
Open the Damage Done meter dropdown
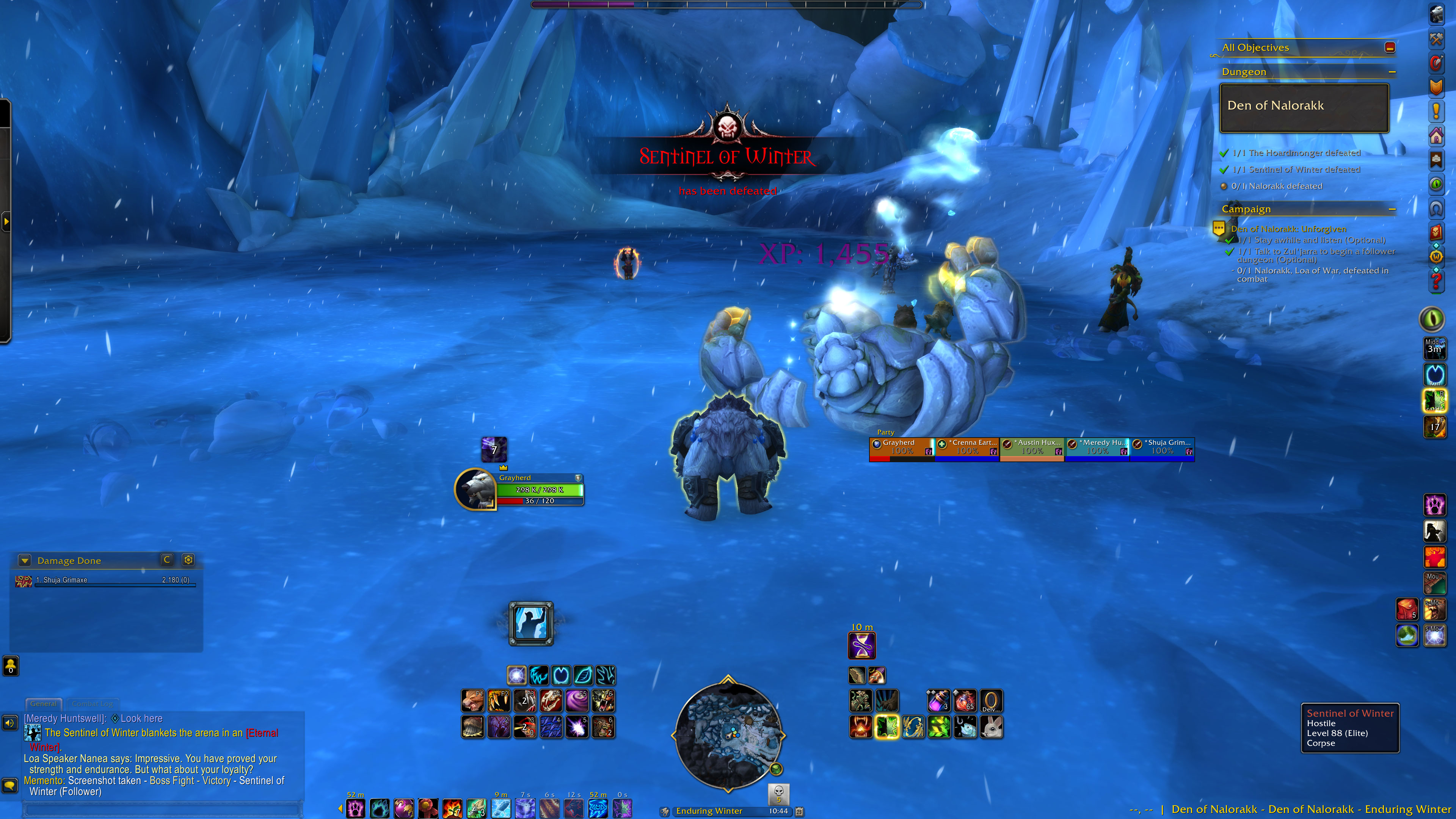coord(24,560)
